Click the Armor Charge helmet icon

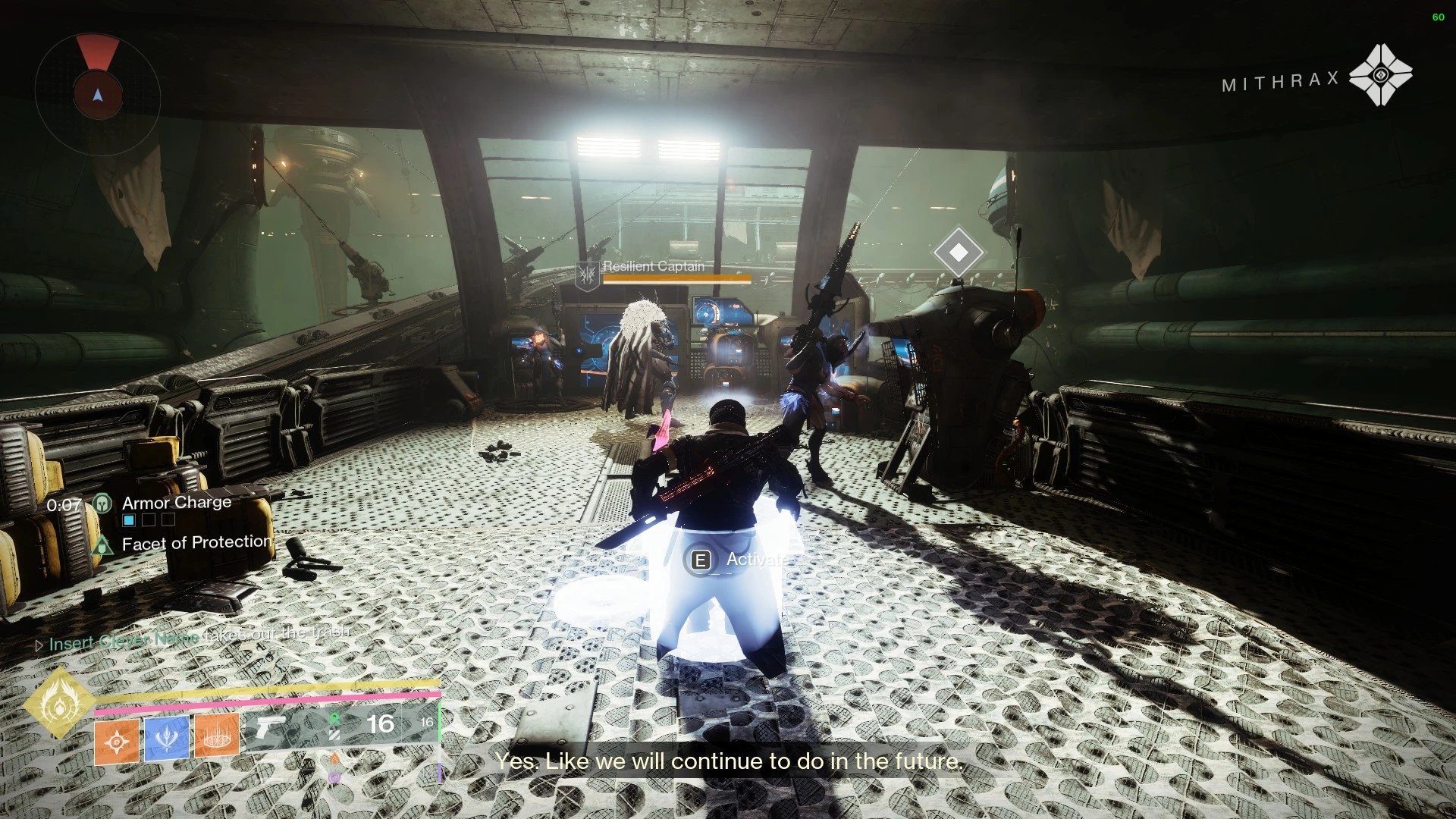point(102,504)
